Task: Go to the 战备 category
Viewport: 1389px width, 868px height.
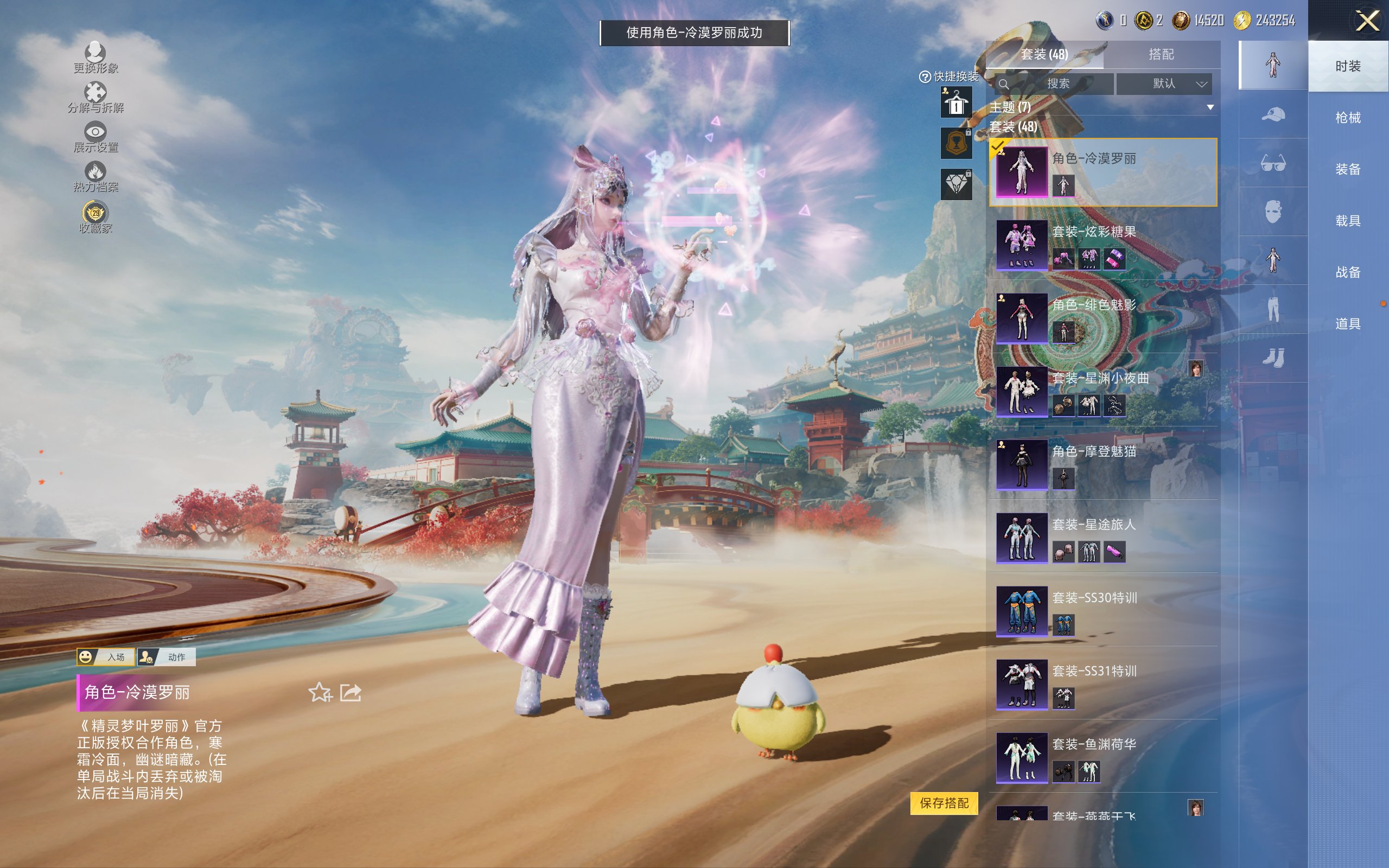Action: click(1348, 272)
